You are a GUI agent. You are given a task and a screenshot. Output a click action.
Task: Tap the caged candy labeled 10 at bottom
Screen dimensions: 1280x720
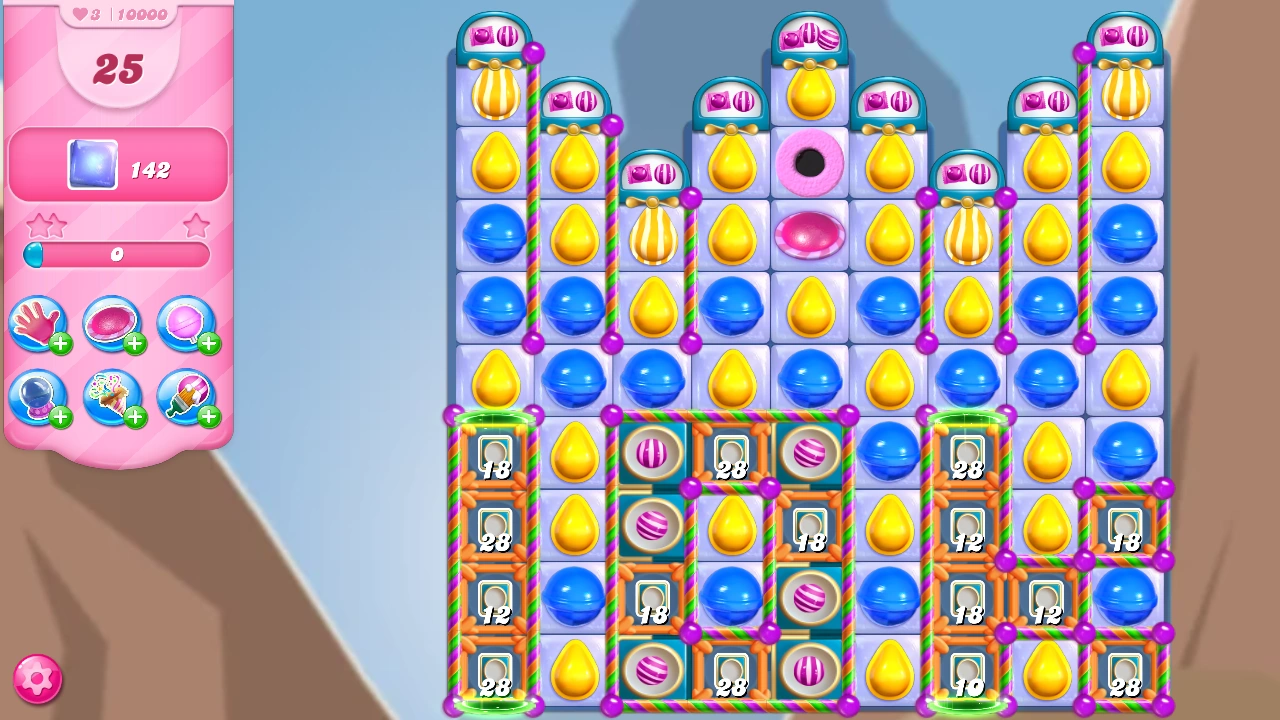point(967,670)
